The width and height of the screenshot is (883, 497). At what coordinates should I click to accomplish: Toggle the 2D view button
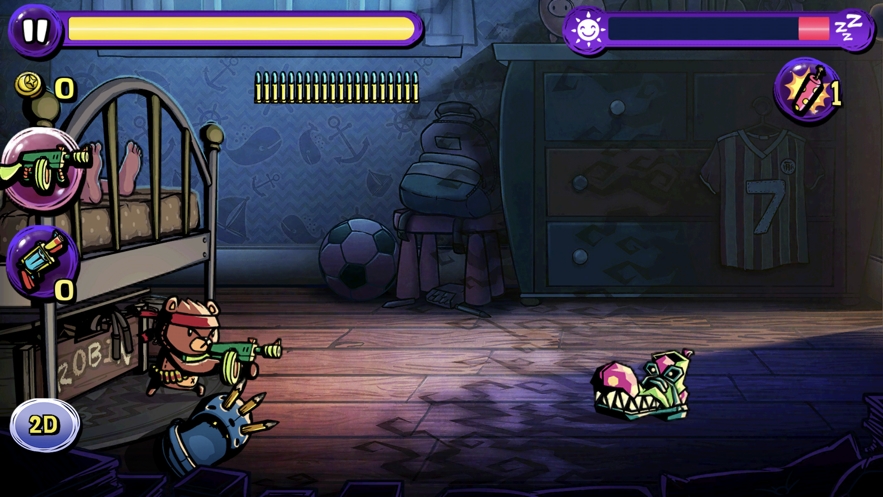tap(44, 425)
